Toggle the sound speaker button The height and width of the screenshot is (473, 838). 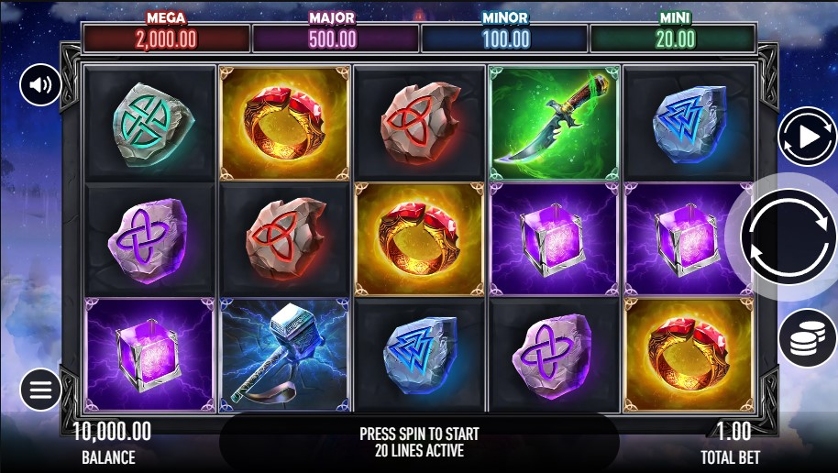pyautogui.click(x=41, y=85)
